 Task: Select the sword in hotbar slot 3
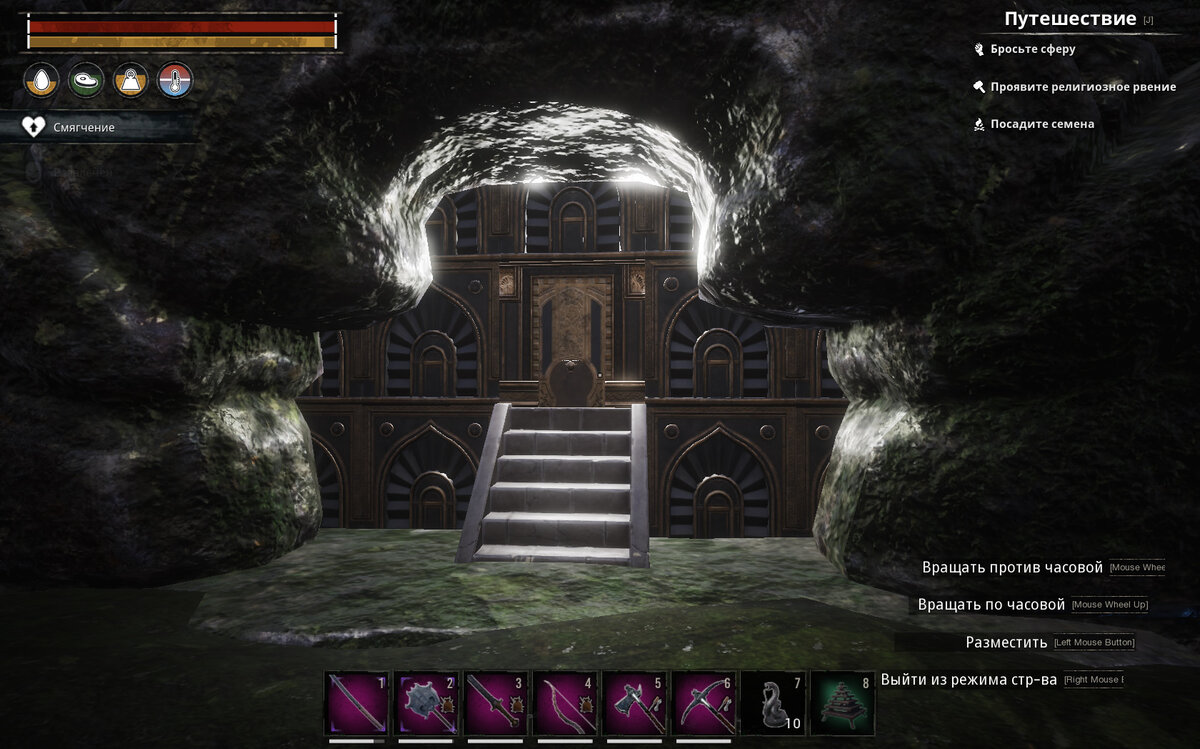(x=496, y=703)
